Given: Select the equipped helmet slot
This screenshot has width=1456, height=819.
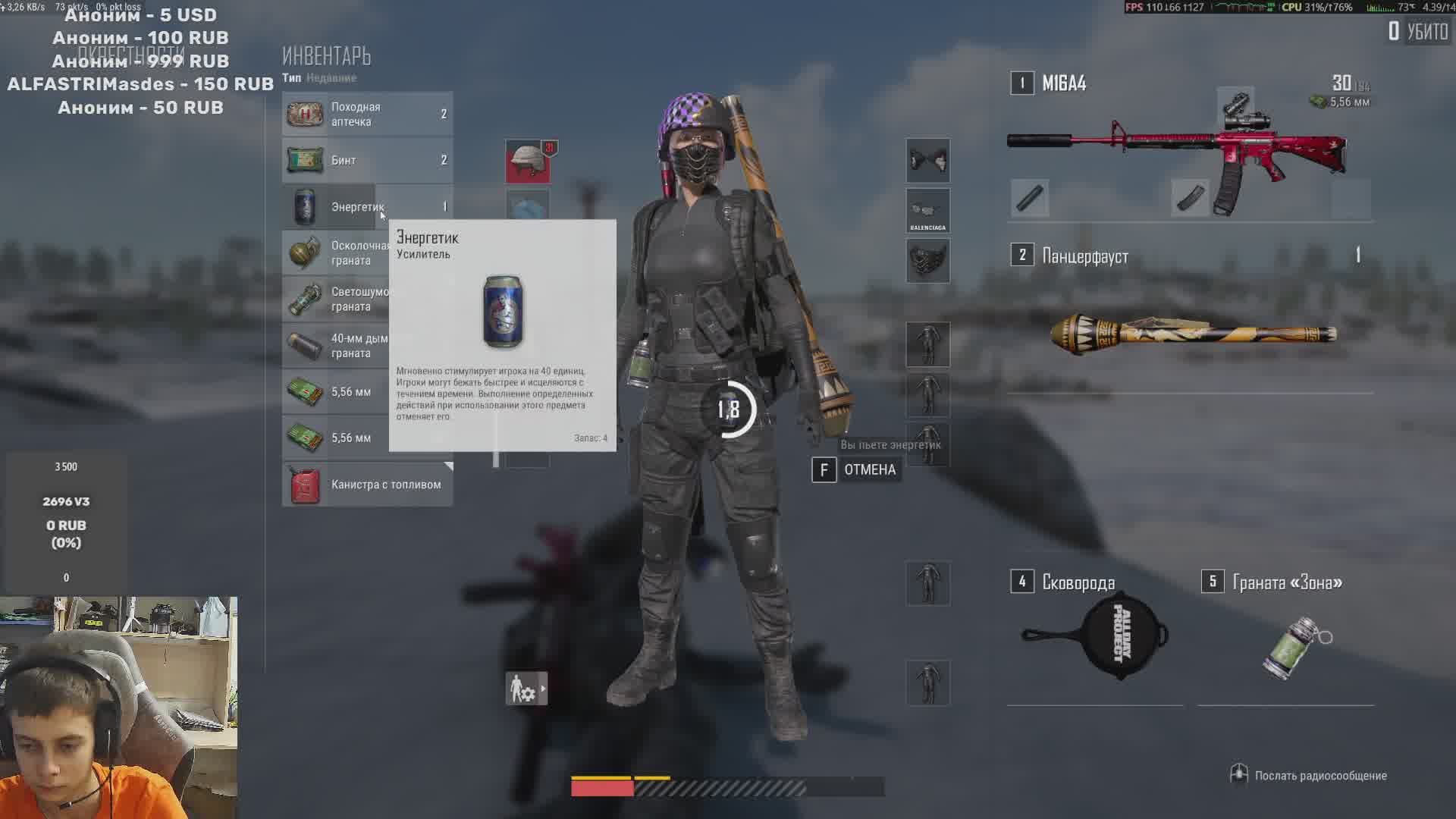Looking at the screenshot, I should point(528,161).
